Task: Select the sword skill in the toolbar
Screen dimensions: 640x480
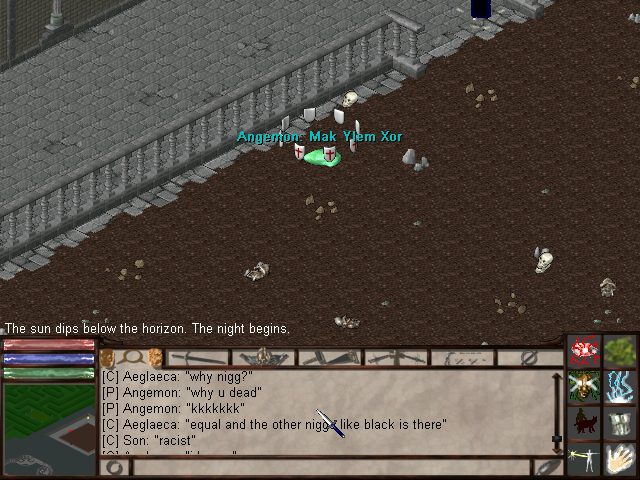Action: (198, 357)
